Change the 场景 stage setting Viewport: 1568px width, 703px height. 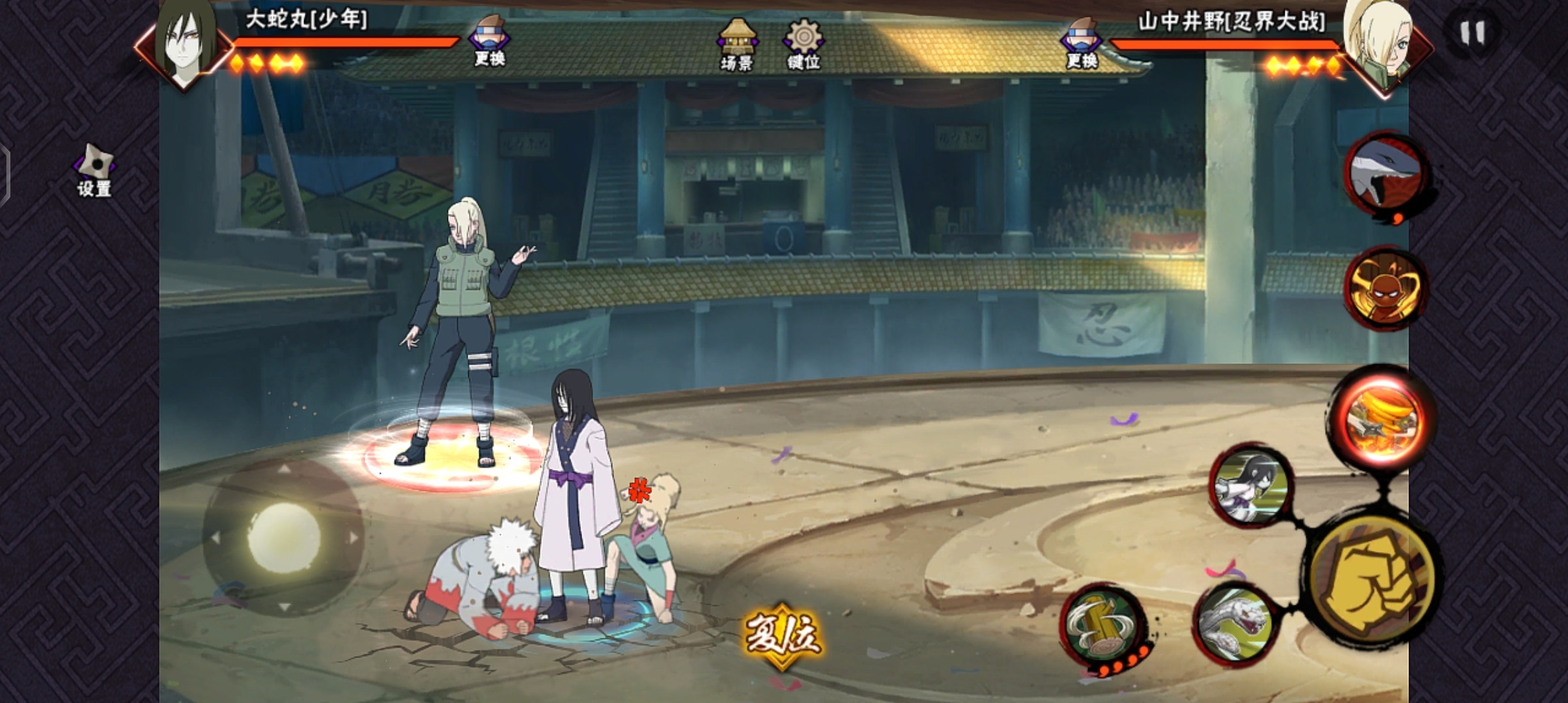click(x=736, y=43)
